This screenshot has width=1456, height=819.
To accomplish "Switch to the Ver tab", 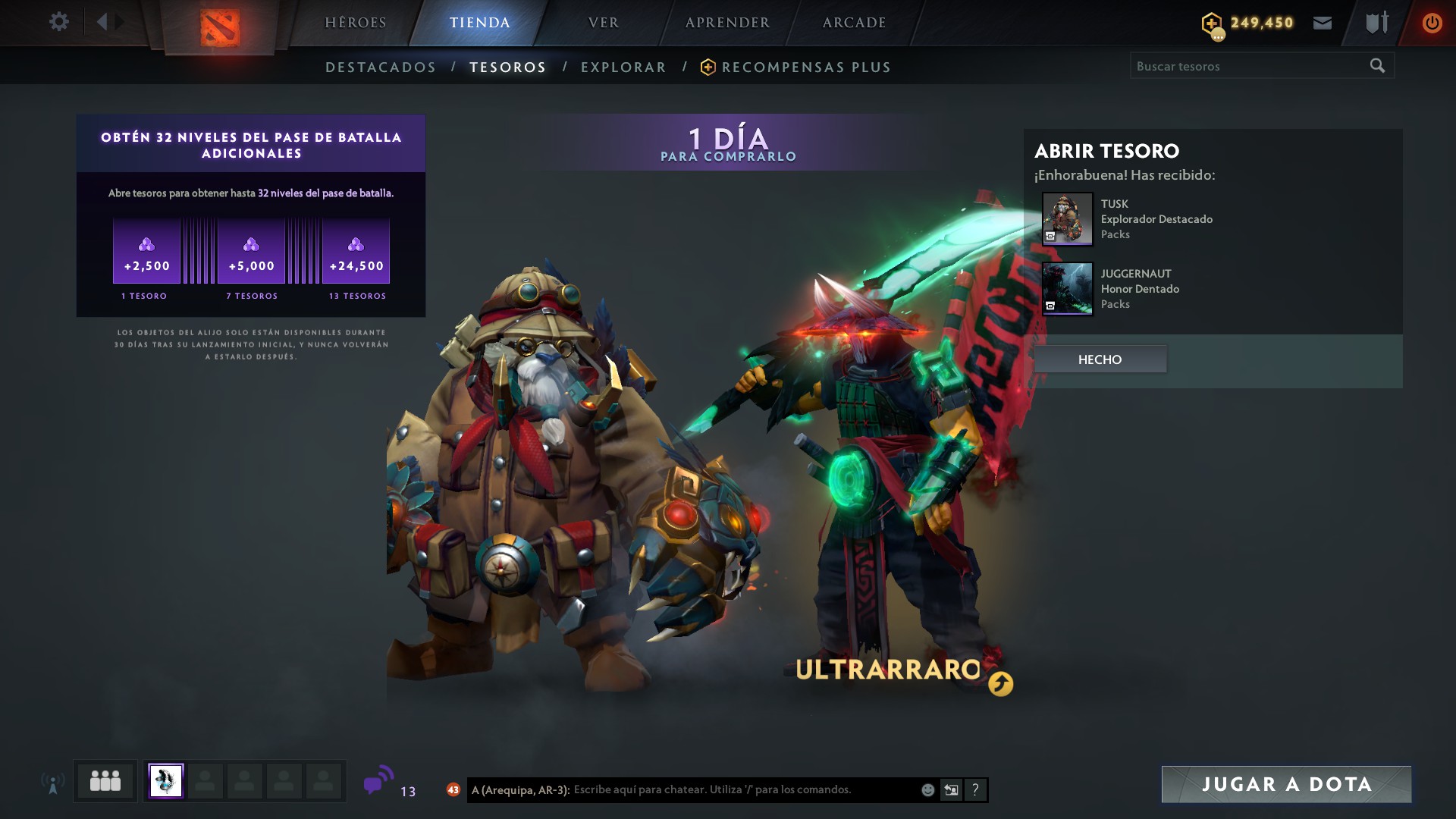I will point(604,23).
